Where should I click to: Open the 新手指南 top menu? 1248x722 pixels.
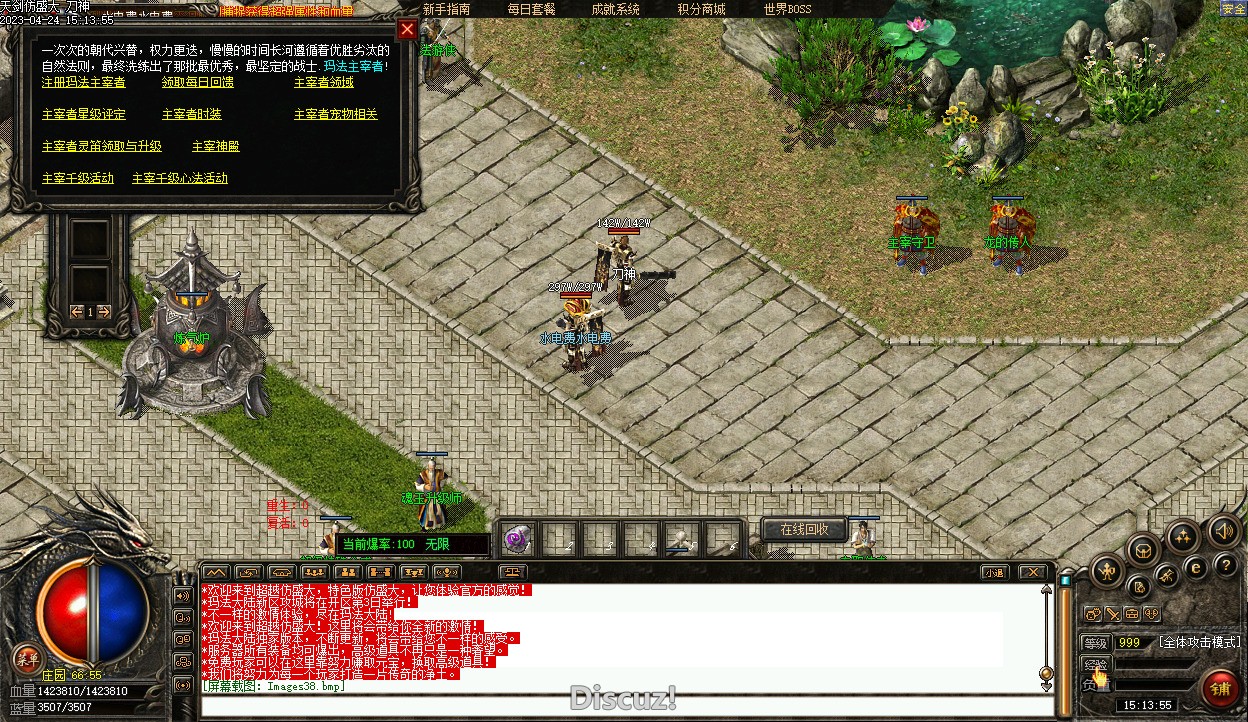pos(447,9)
